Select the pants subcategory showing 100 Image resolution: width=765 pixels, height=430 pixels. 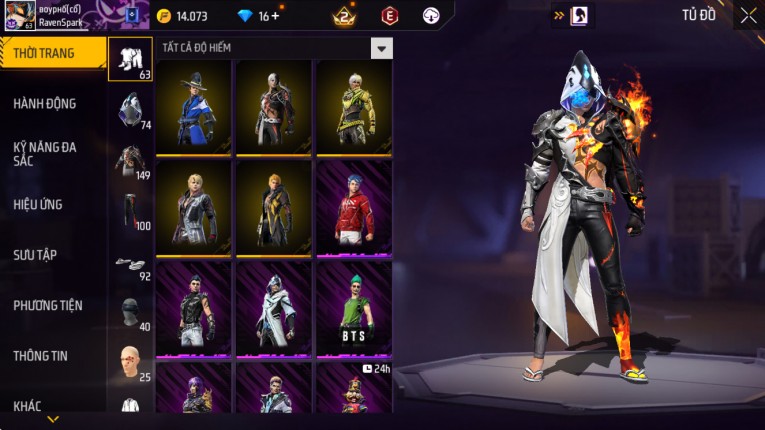point(130,210)
